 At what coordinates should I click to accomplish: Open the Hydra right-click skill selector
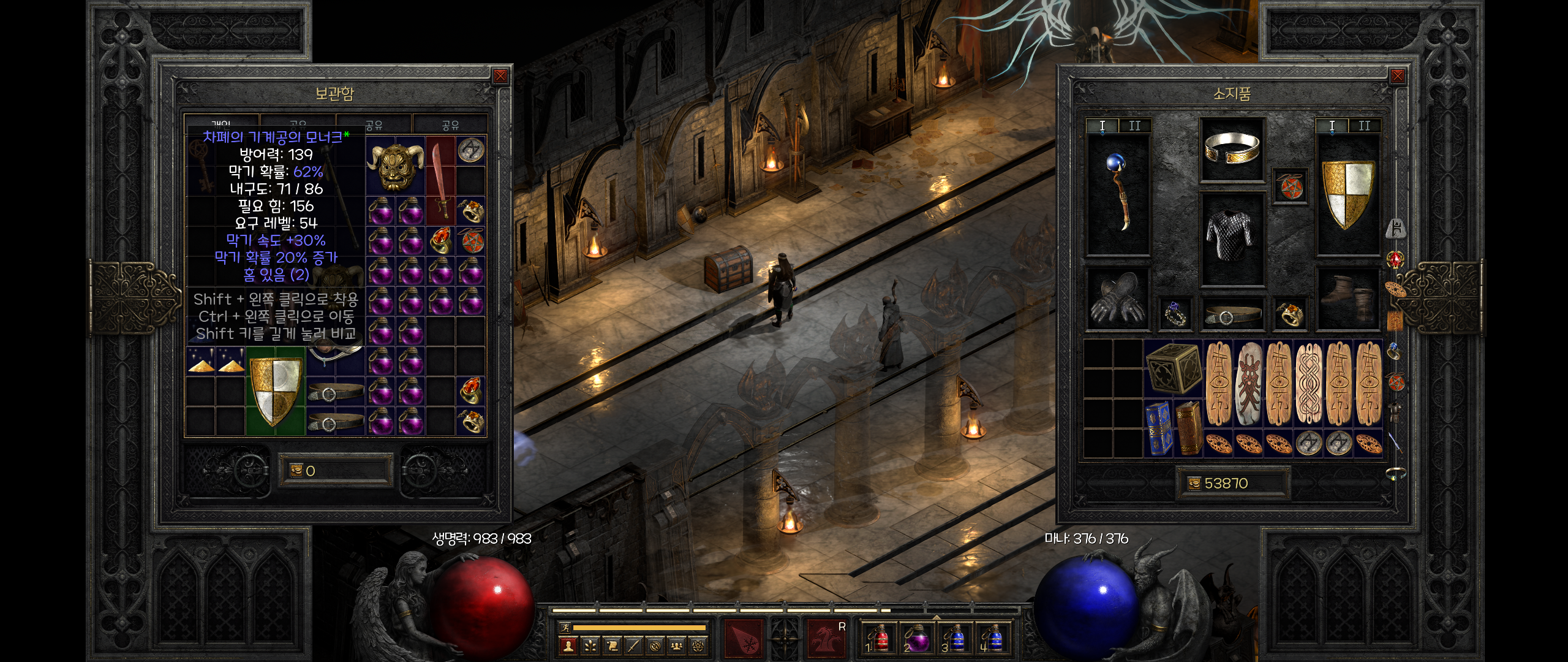(827, 637)
